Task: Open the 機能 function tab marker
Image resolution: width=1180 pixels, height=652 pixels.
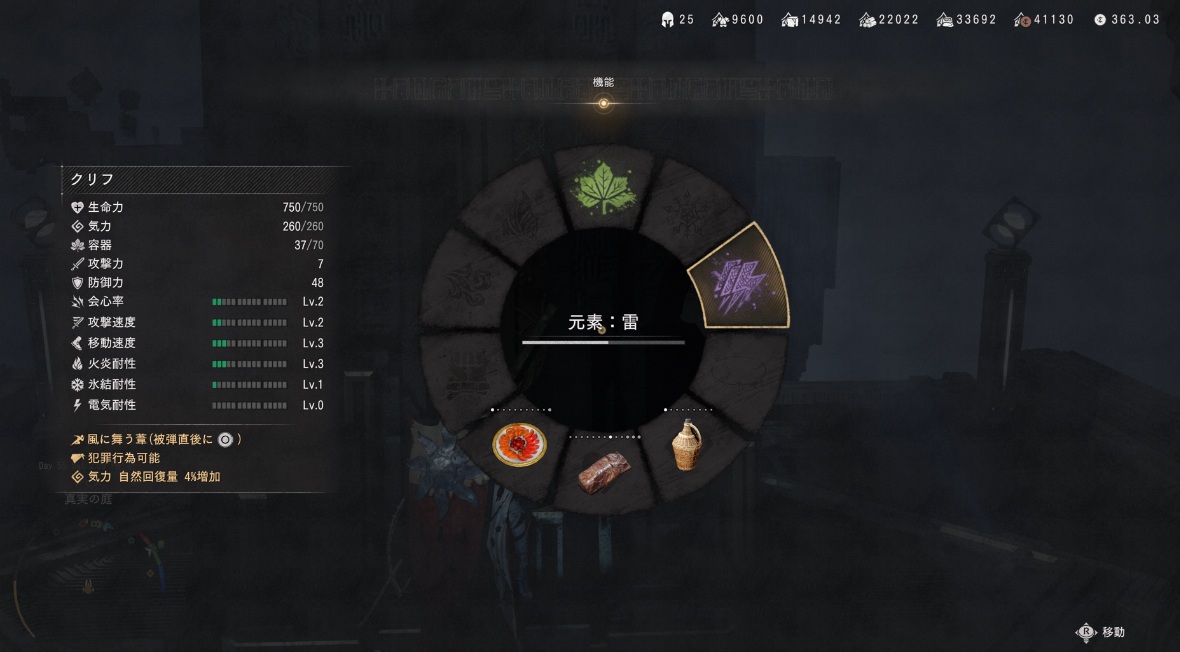Action: 603,103
